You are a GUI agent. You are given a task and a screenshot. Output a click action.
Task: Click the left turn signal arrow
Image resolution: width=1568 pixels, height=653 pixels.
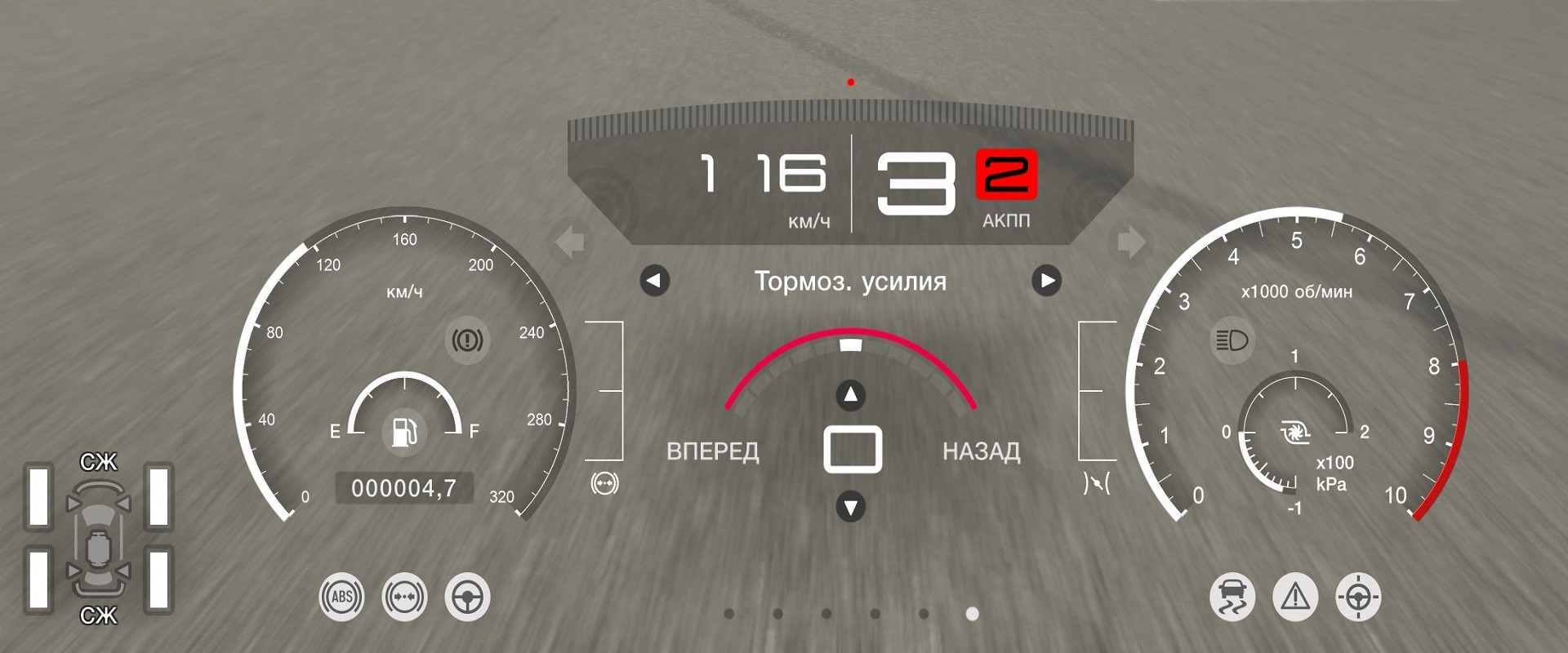pos(570,242)
